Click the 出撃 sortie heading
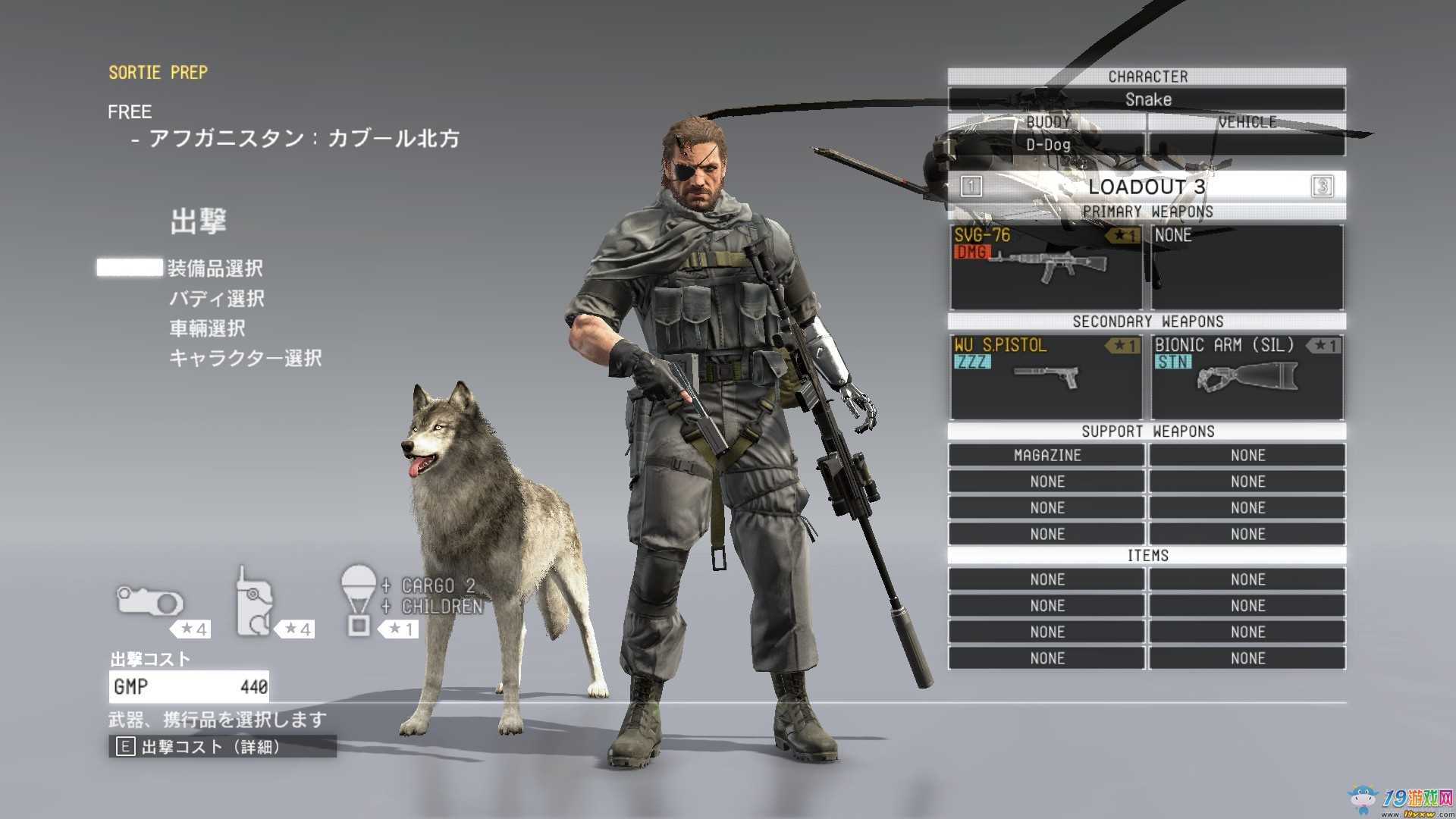Screen dimensions: 1456x819 pyautogui.click(x=198, y=221)
